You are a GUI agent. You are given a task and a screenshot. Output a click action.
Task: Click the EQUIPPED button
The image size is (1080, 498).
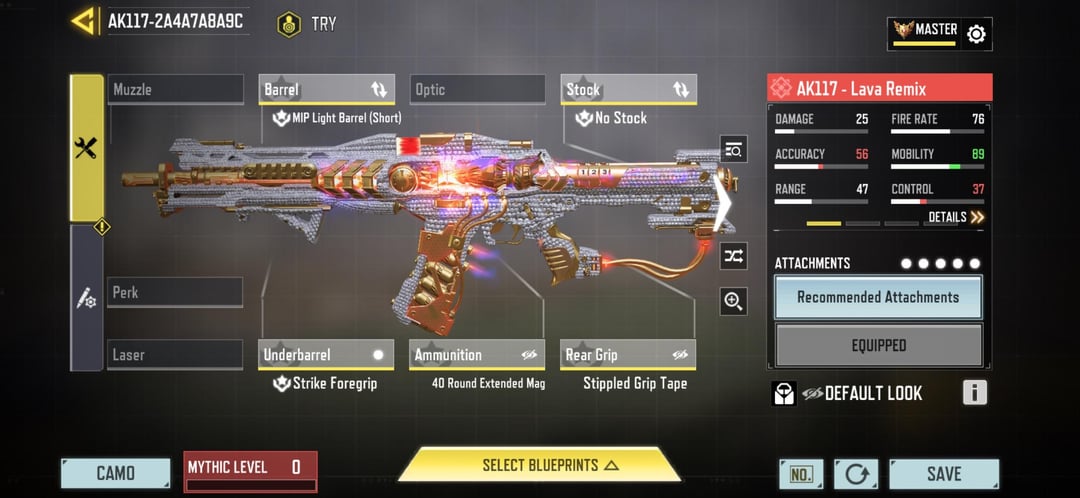coord(878,345)
